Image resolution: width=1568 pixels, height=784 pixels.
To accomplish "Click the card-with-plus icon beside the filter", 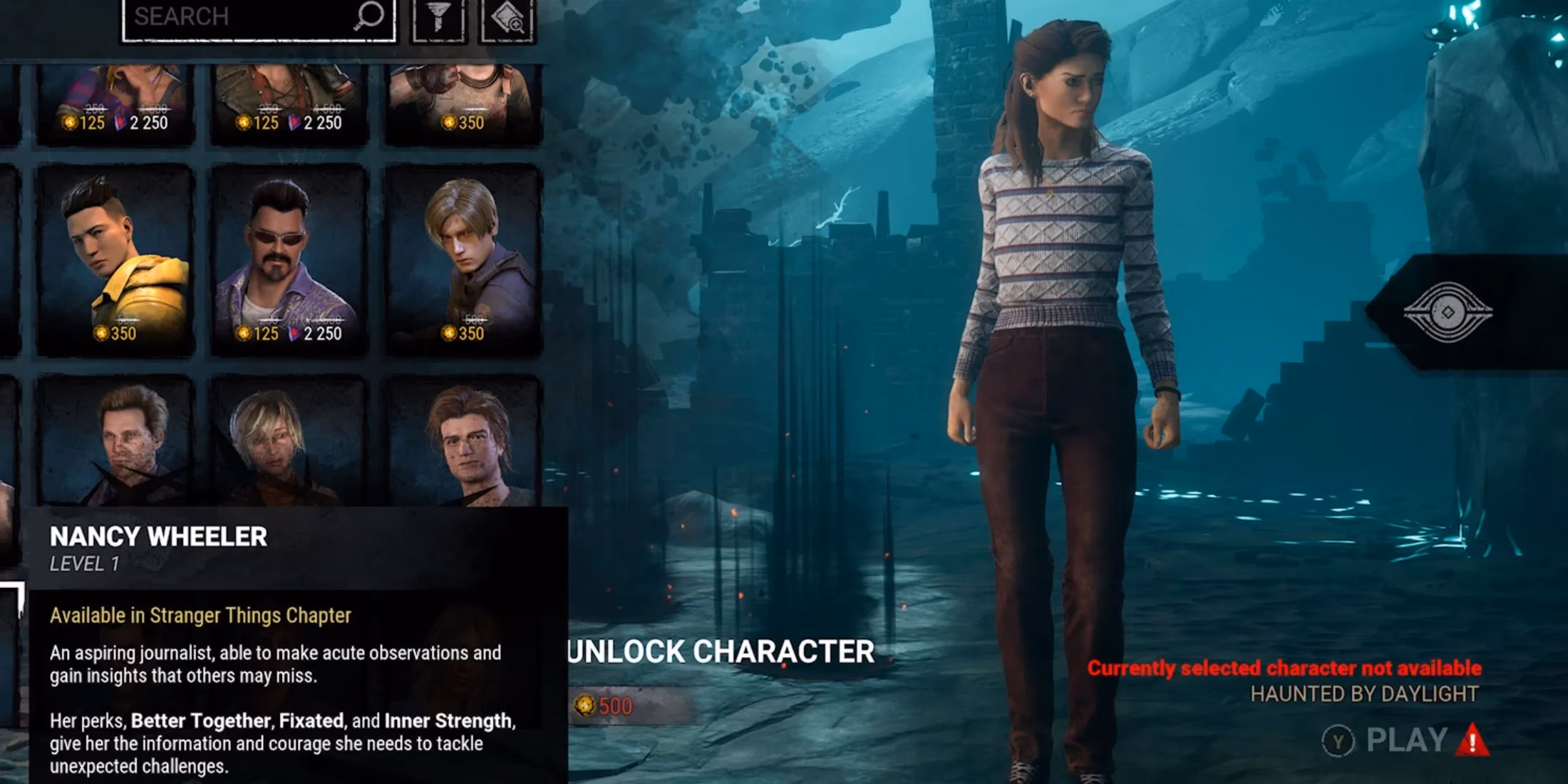I will (507, 16).
